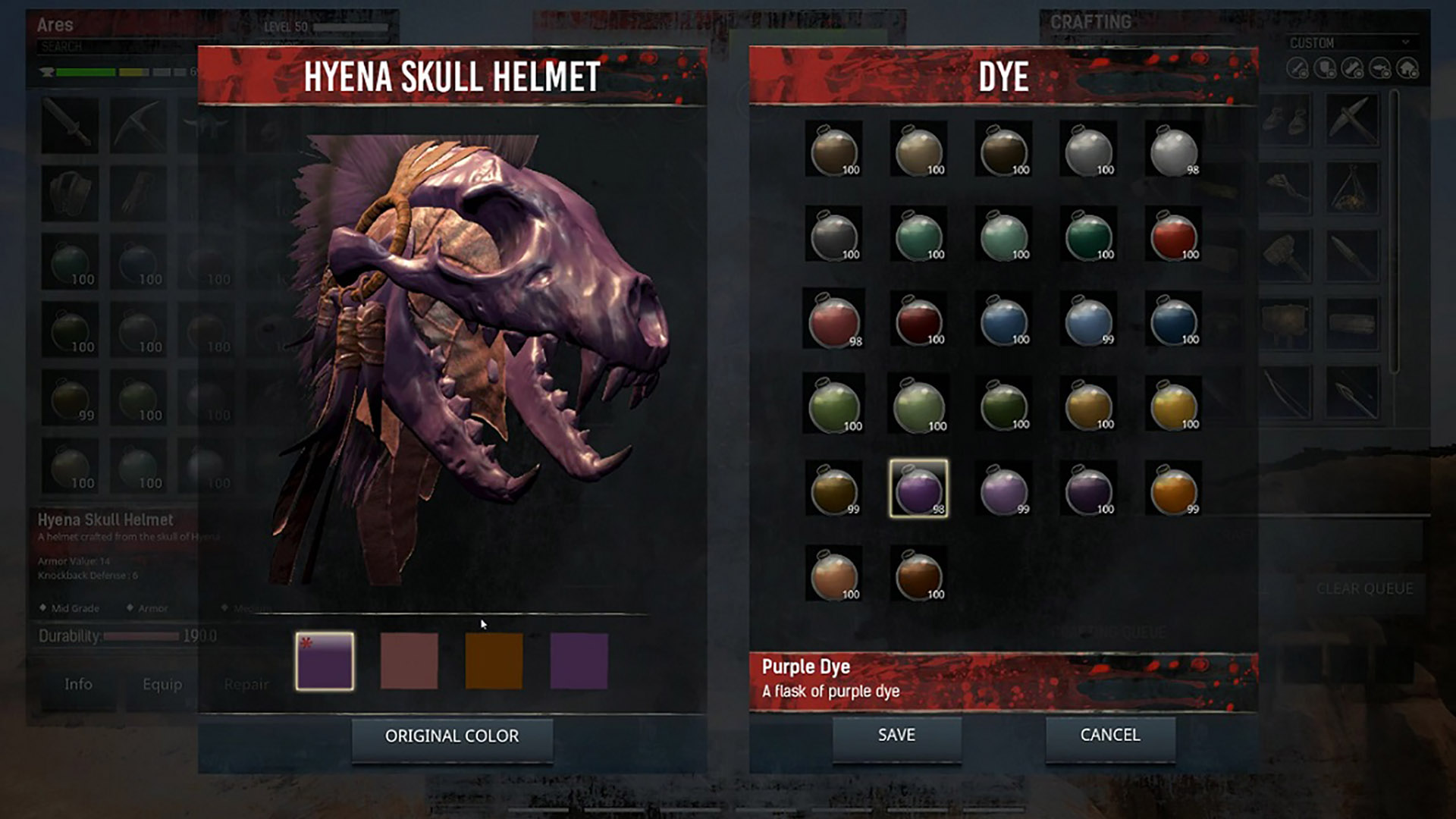
Task: Choose the tan copper dye flask
Action: click(833, 574)
